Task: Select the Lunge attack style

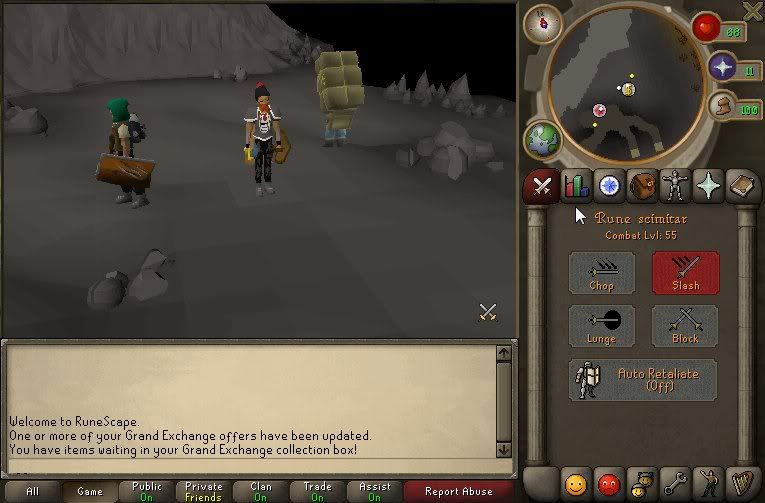Action: [x=601, y=326]
